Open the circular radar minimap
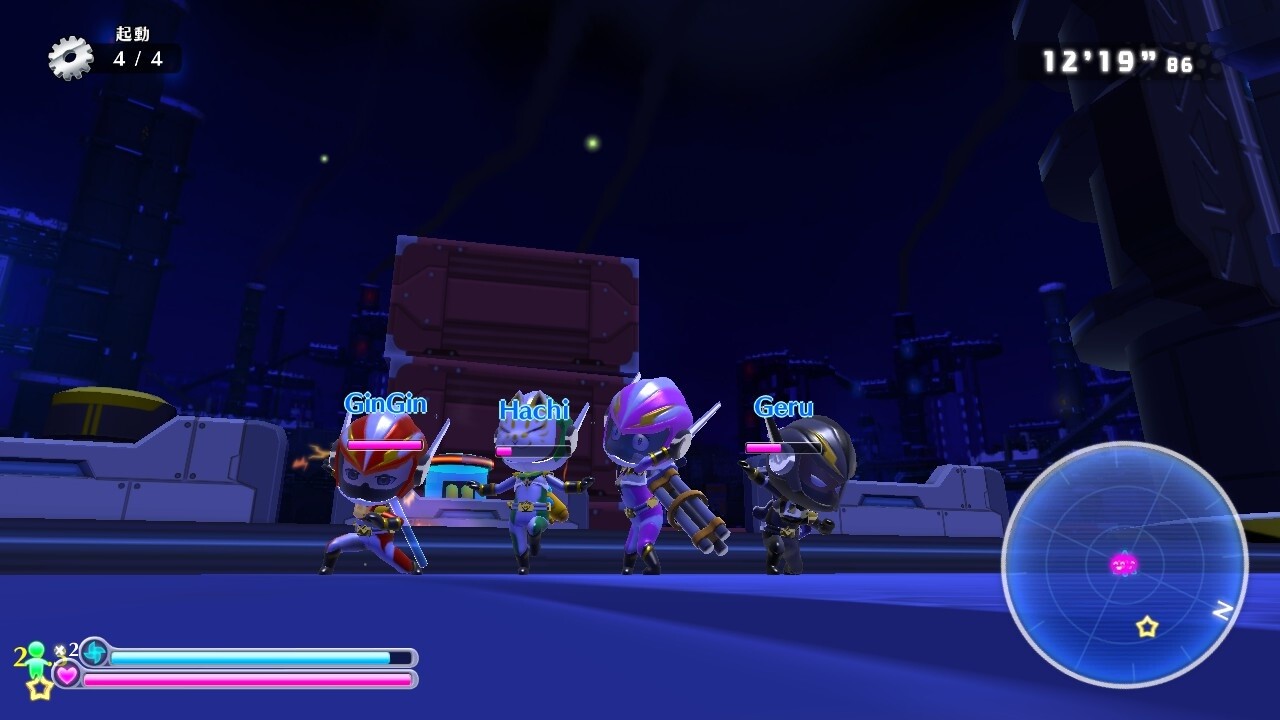Screen dimensions: 1280x720 click(1124, 564)
